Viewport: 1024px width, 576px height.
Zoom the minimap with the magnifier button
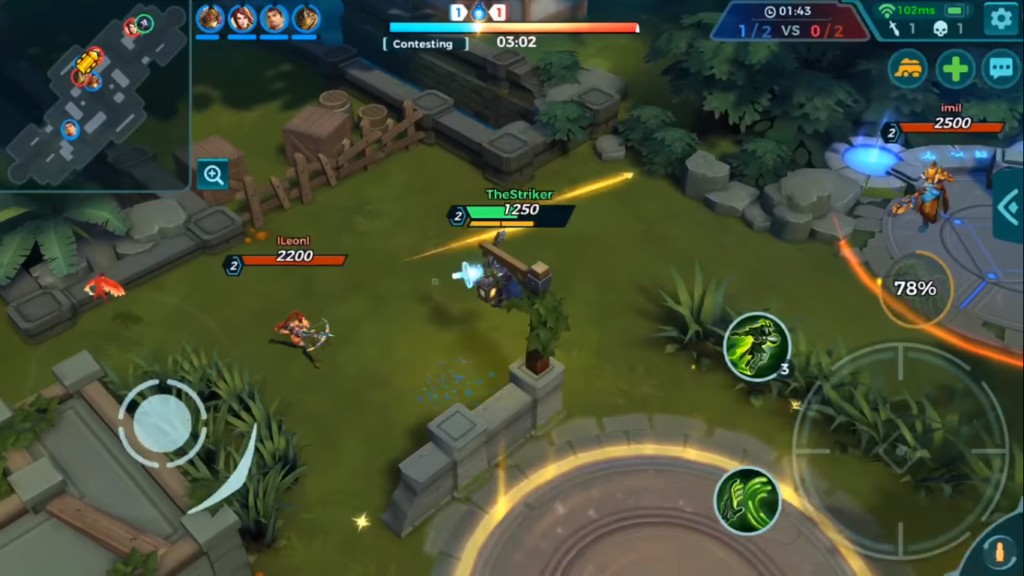(x=213, y=175)
